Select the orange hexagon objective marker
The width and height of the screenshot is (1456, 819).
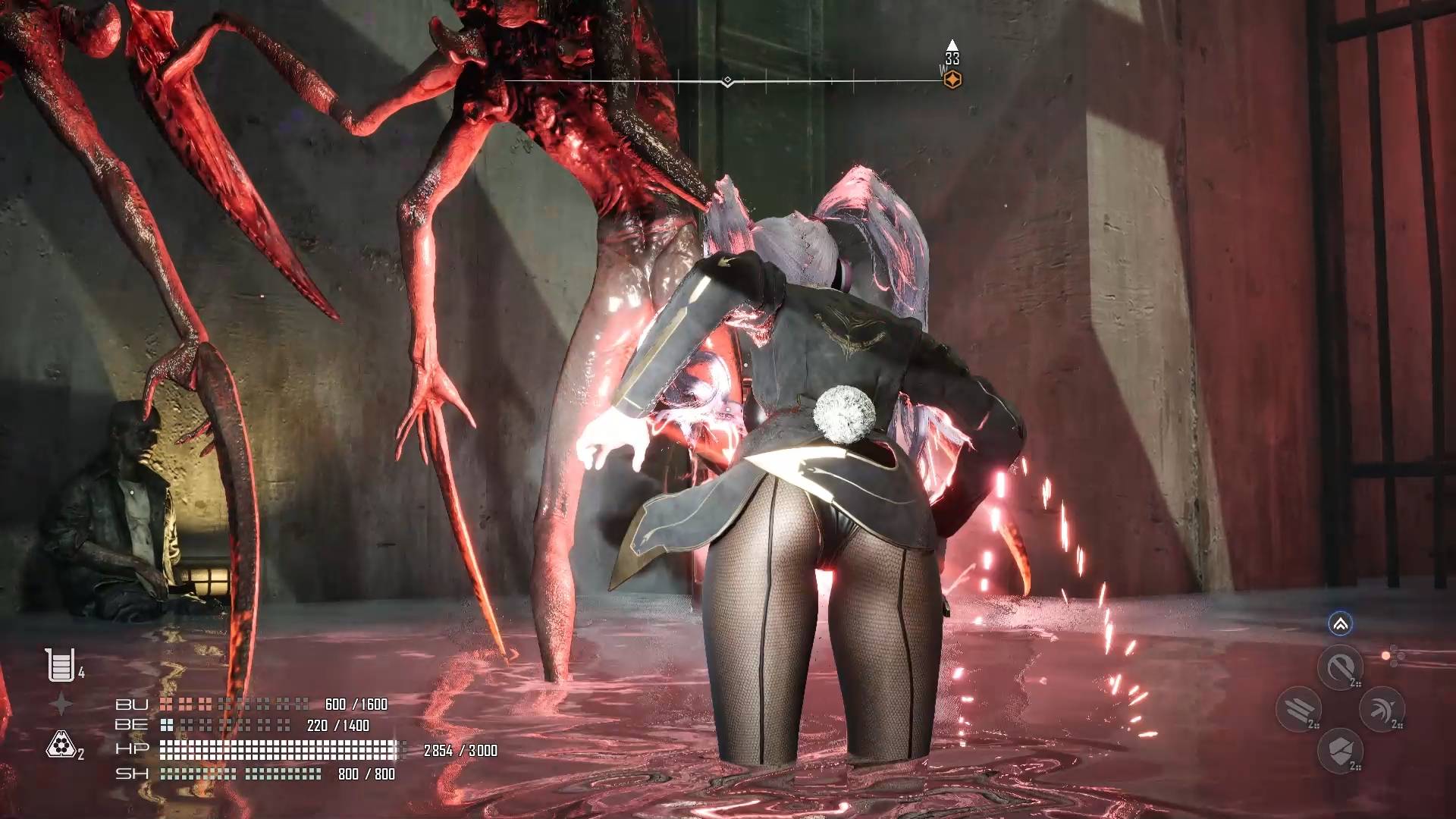(x=952, y=79)
